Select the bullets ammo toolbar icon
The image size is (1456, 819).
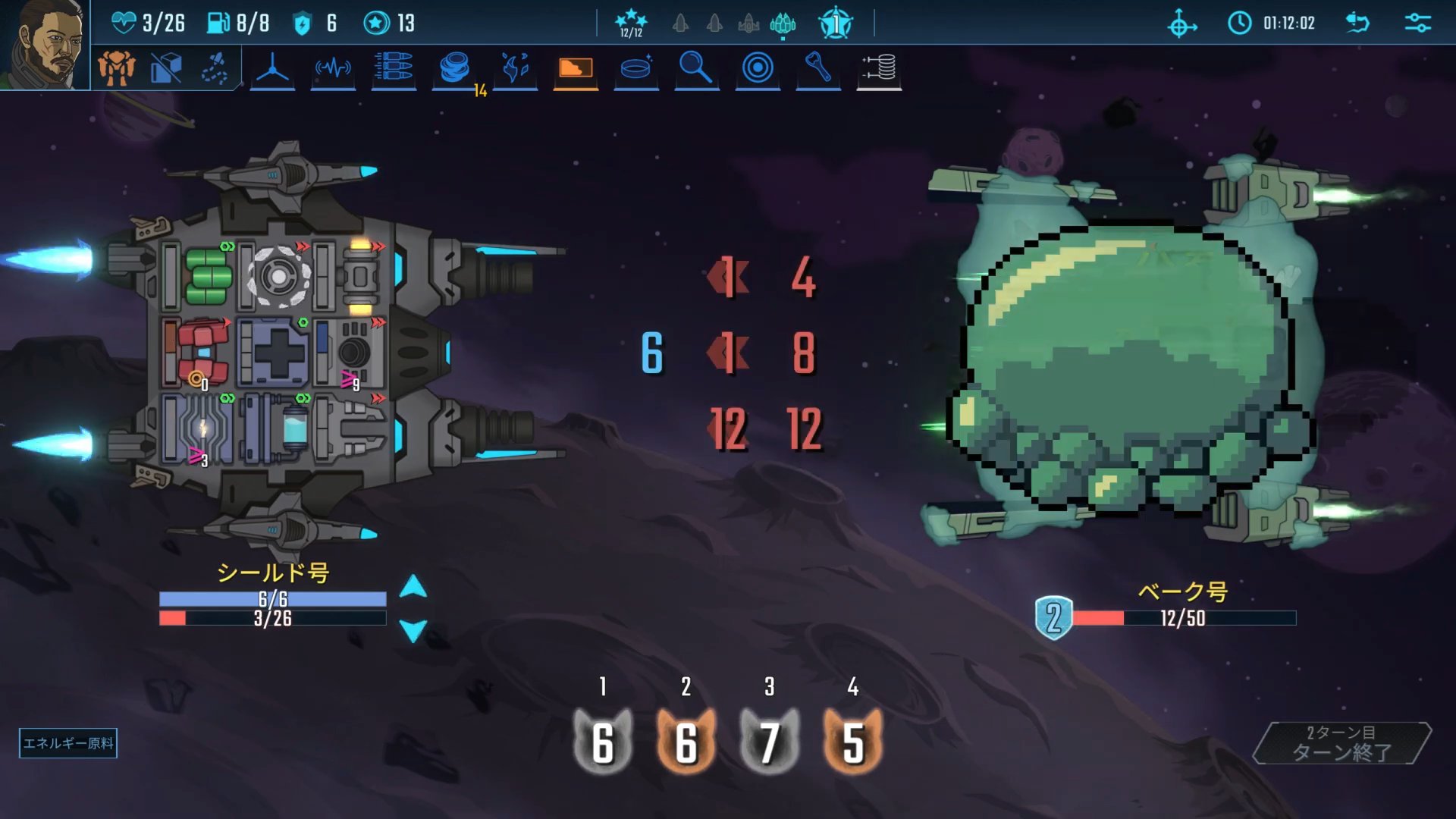coord(394,68)
